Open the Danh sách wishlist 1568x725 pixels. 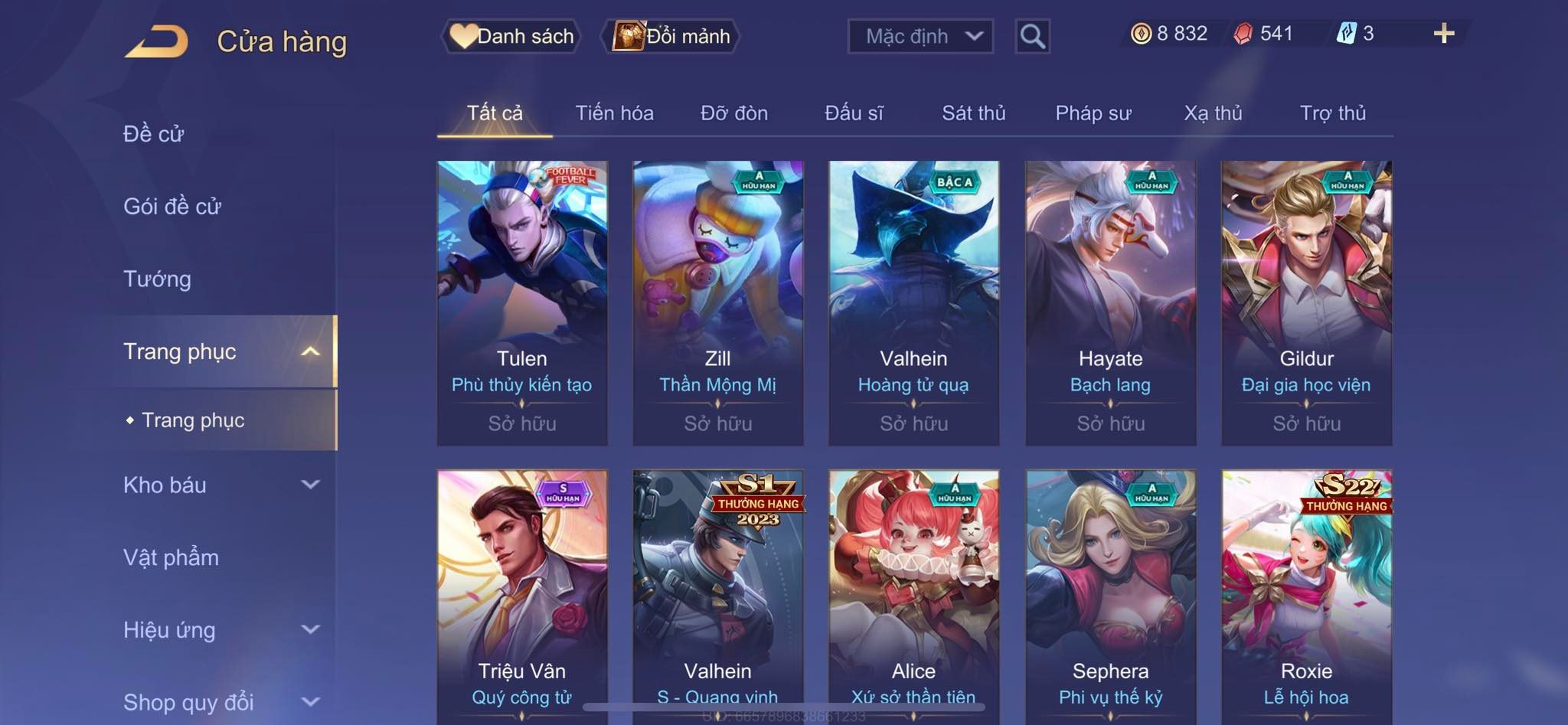[x=512, y=36]
